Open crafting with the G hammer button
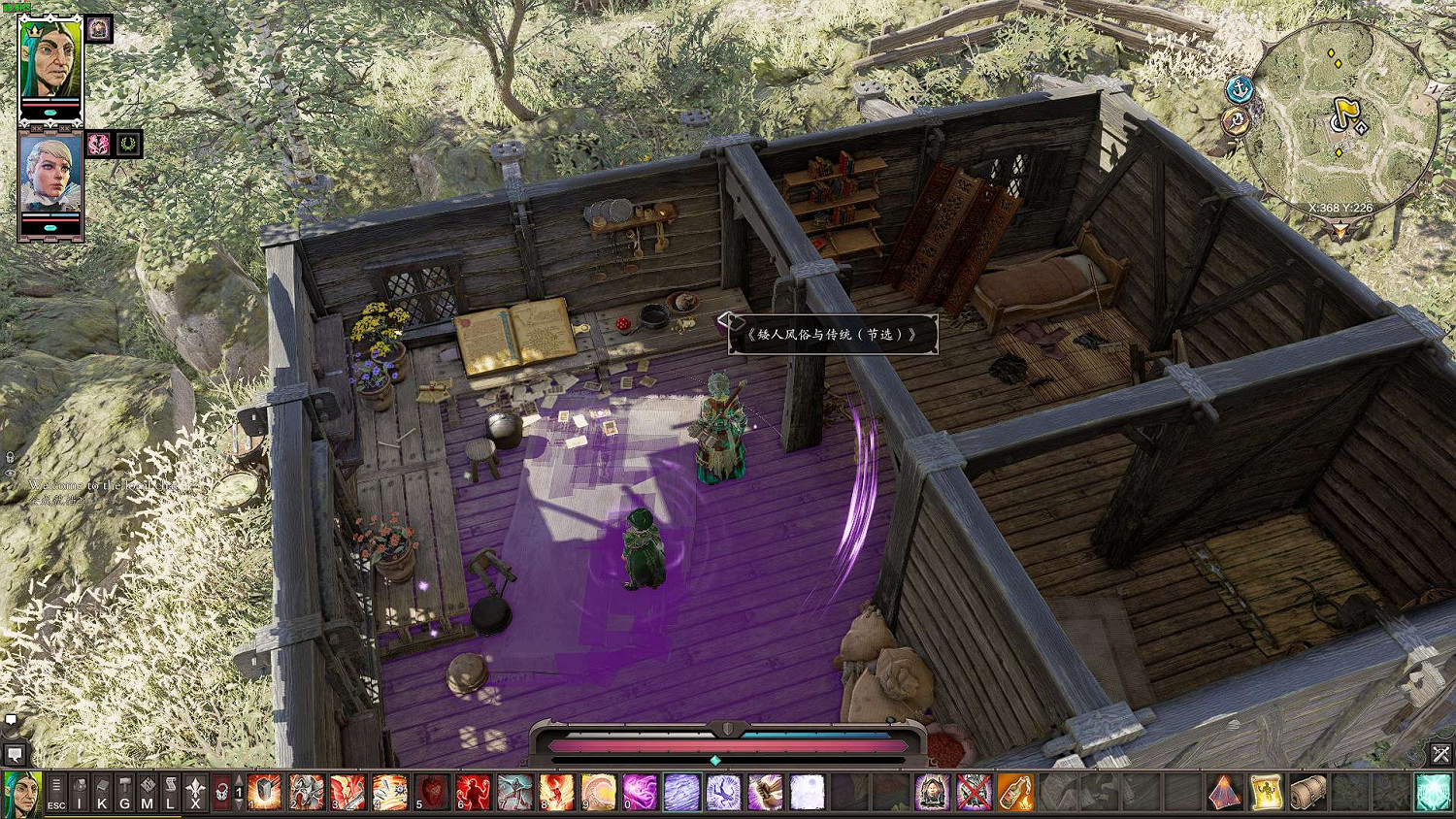Screen dimensions: 1456x819 (124, 793)
